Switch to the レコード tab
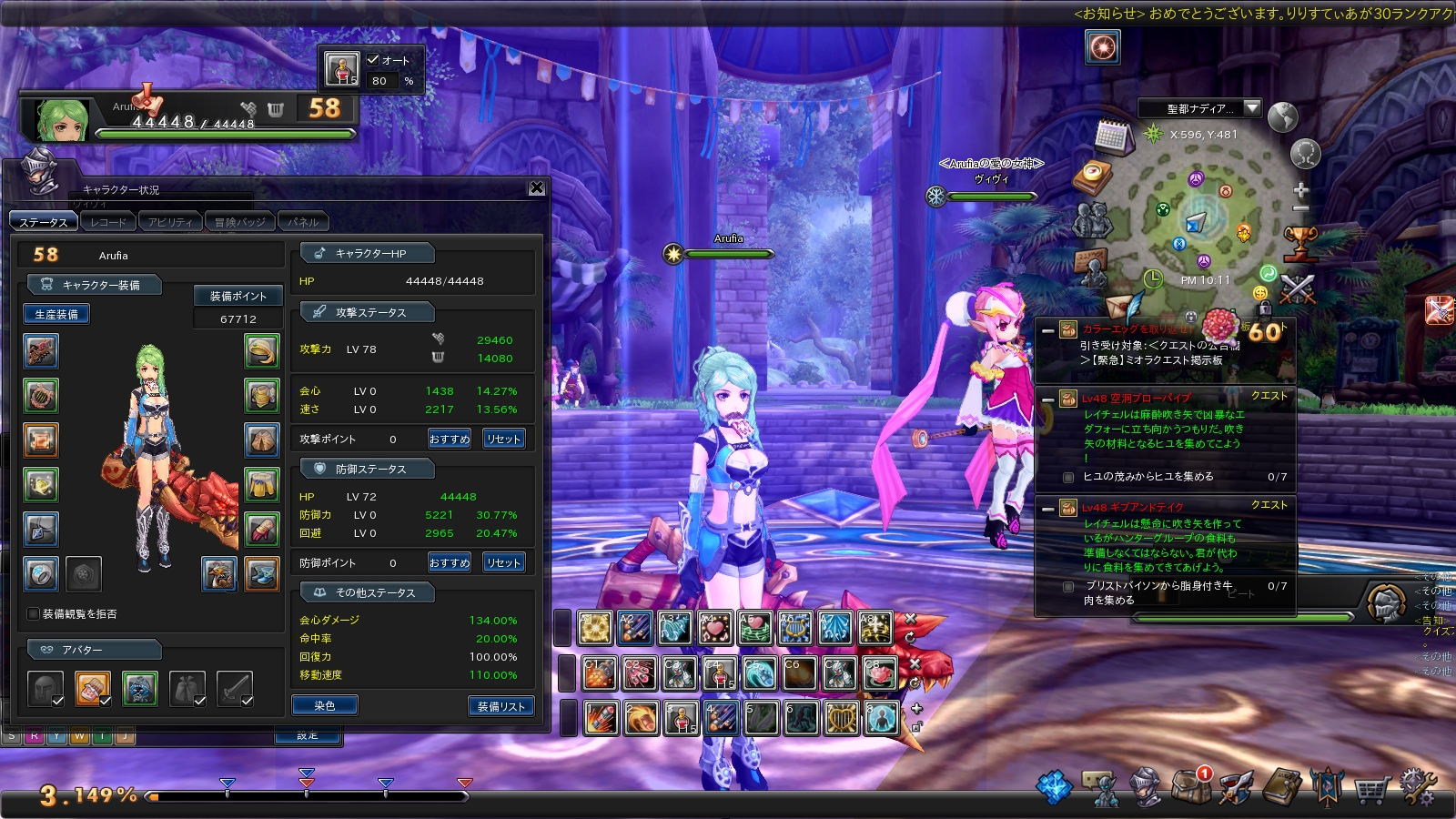 [108, 222]
